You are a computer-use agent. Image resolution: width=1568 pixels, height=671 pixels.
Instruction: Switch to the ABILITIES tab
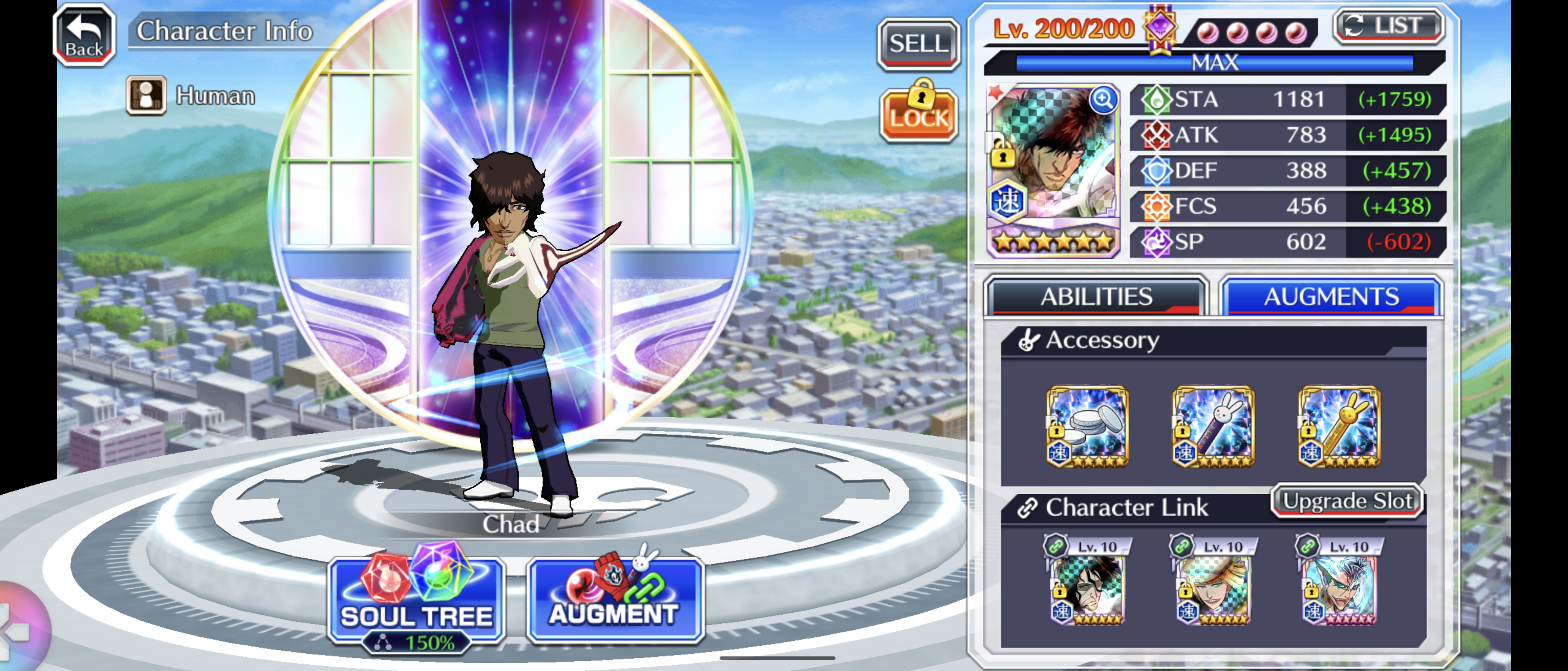coord(1096,297)
